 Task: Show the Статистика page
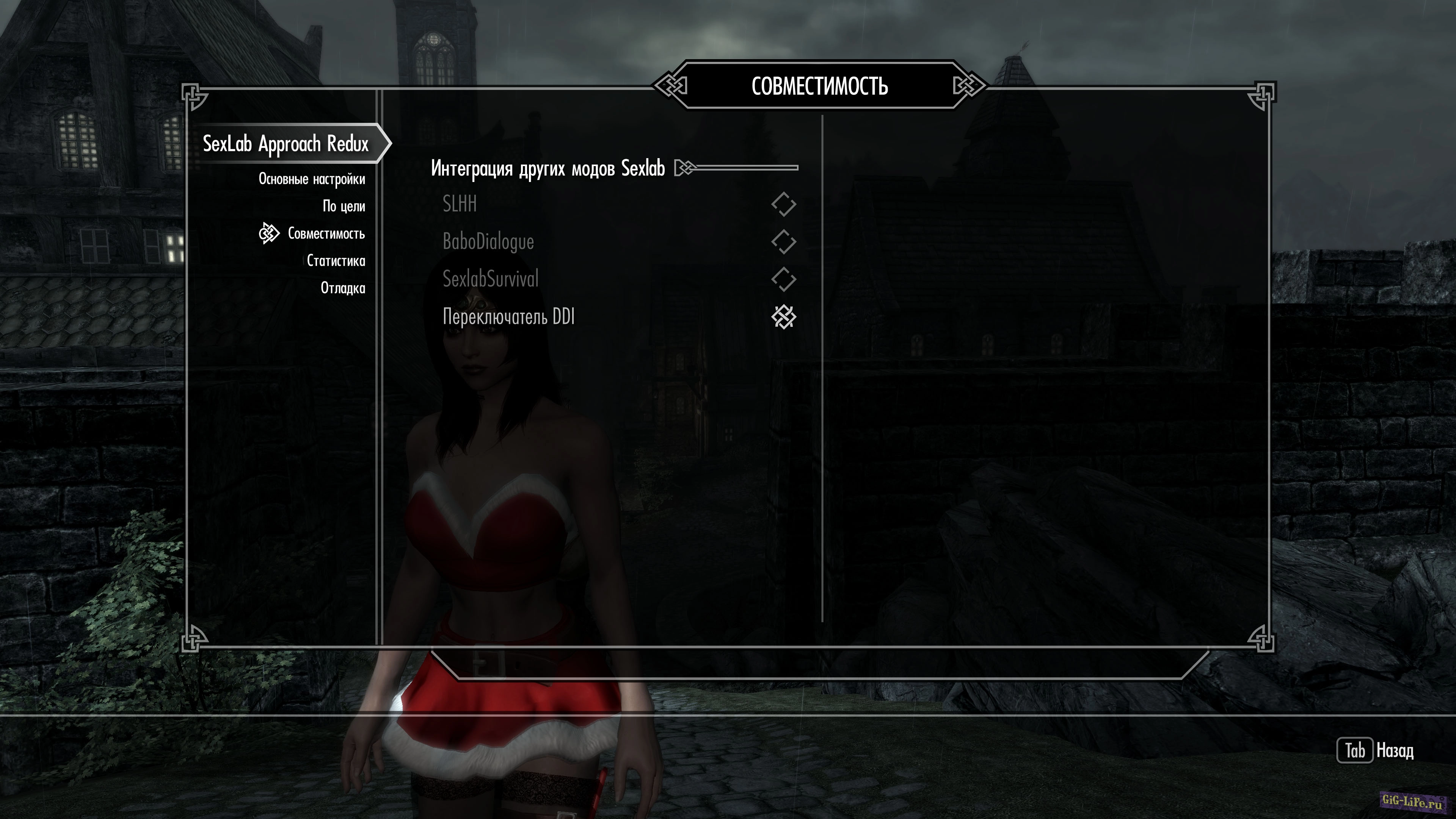click(x=336, y=260)
